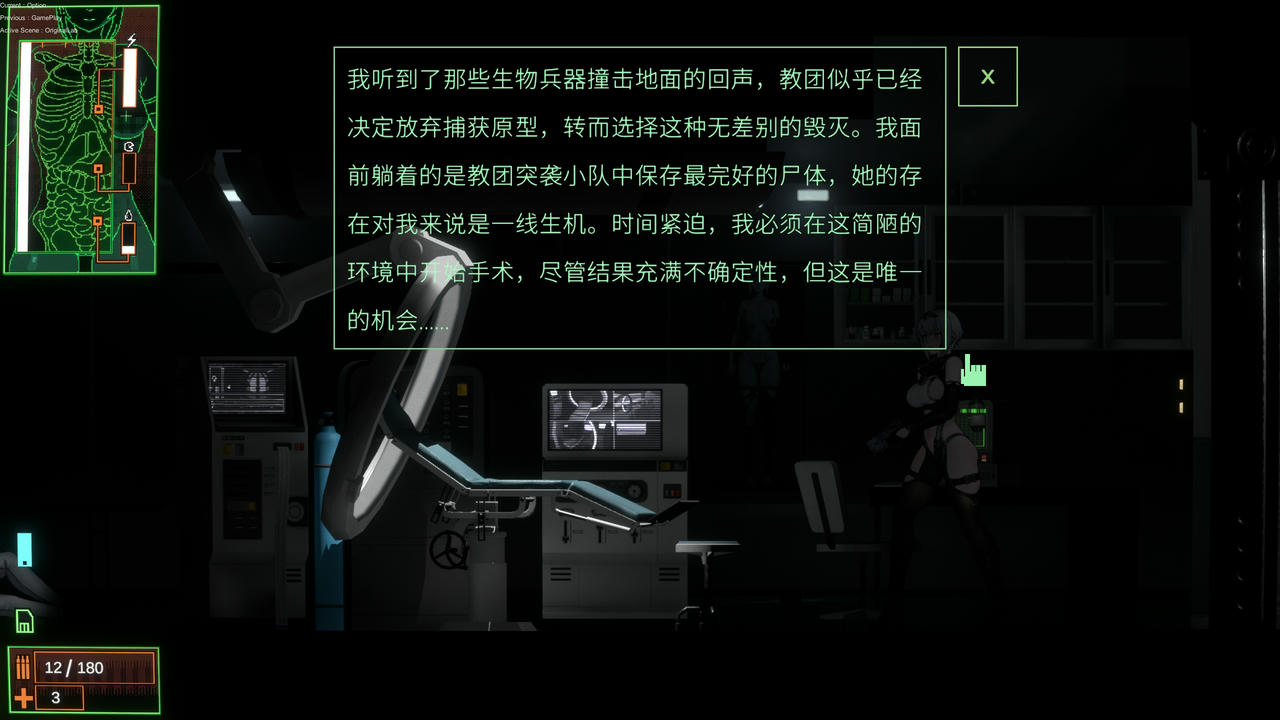
Task: Select the lightning energy gauge icon
Action: coord(132,39)
